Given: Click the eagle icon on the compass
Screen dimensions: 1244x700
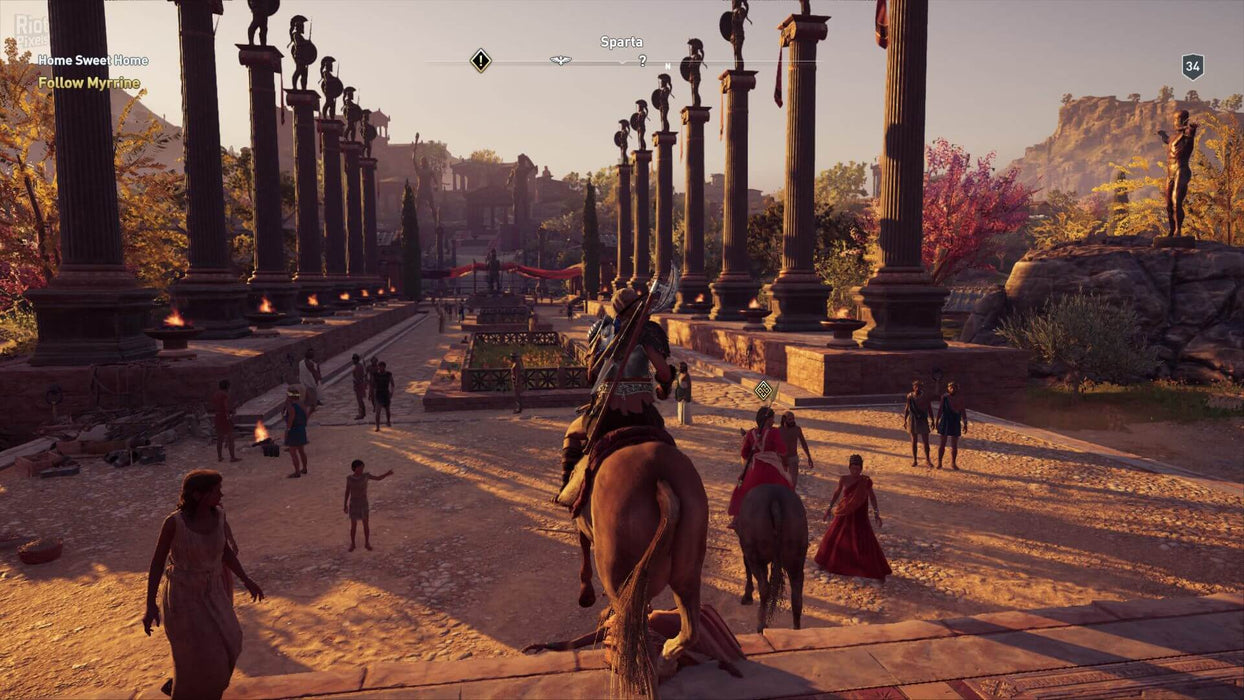Looking at the screenshot, I should (560, 61).
